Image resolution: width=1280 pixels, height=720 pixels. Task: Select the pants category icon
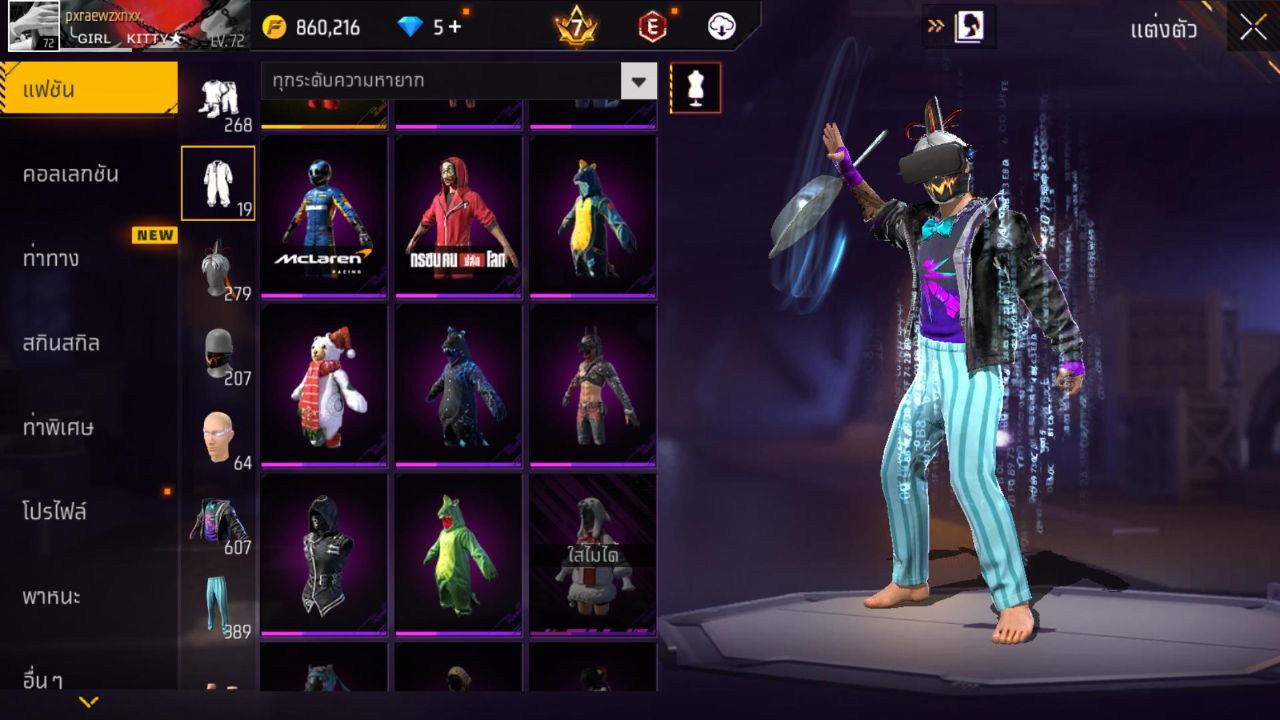coord(220,595)
